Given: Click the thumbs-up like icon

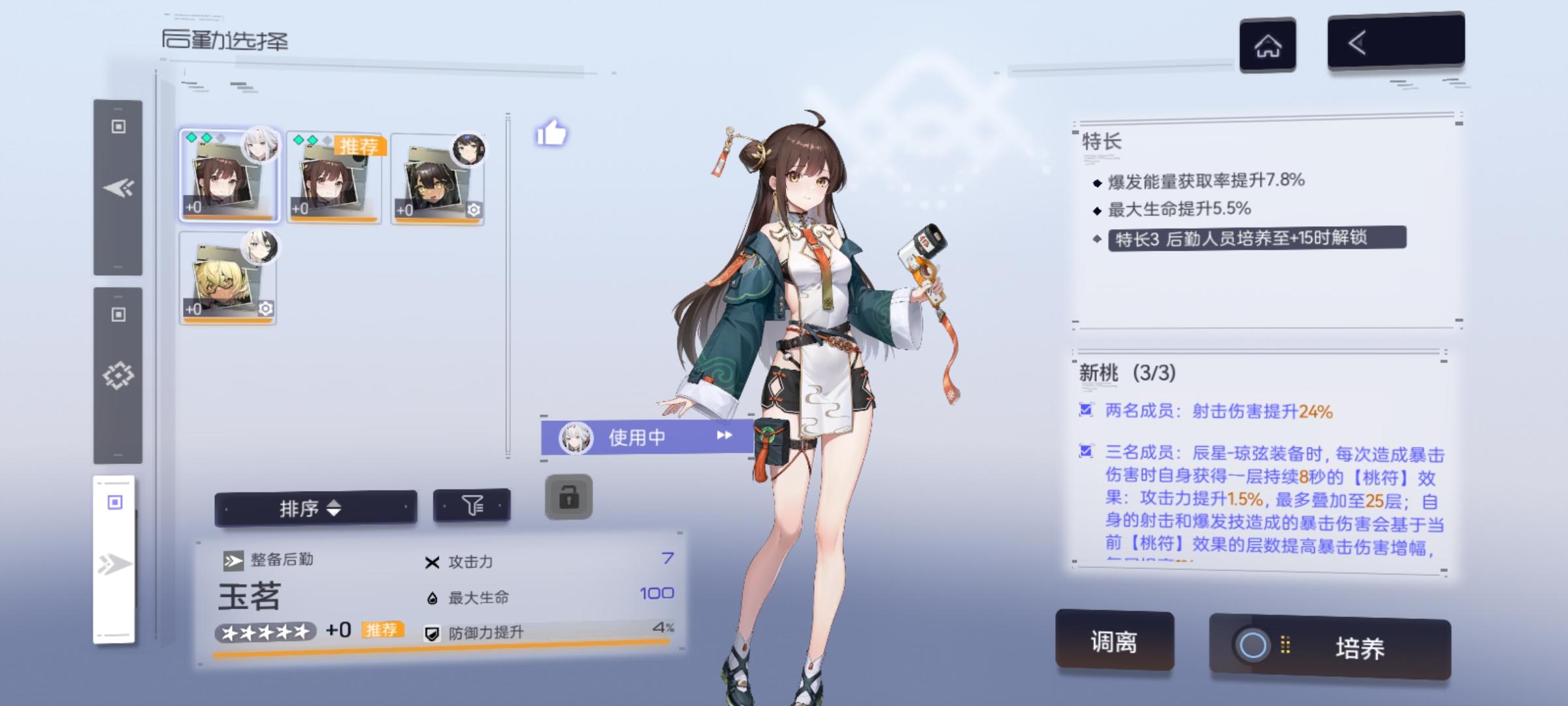Looking at the screenshot, I should pyautogui.click(x=552, y=134).
